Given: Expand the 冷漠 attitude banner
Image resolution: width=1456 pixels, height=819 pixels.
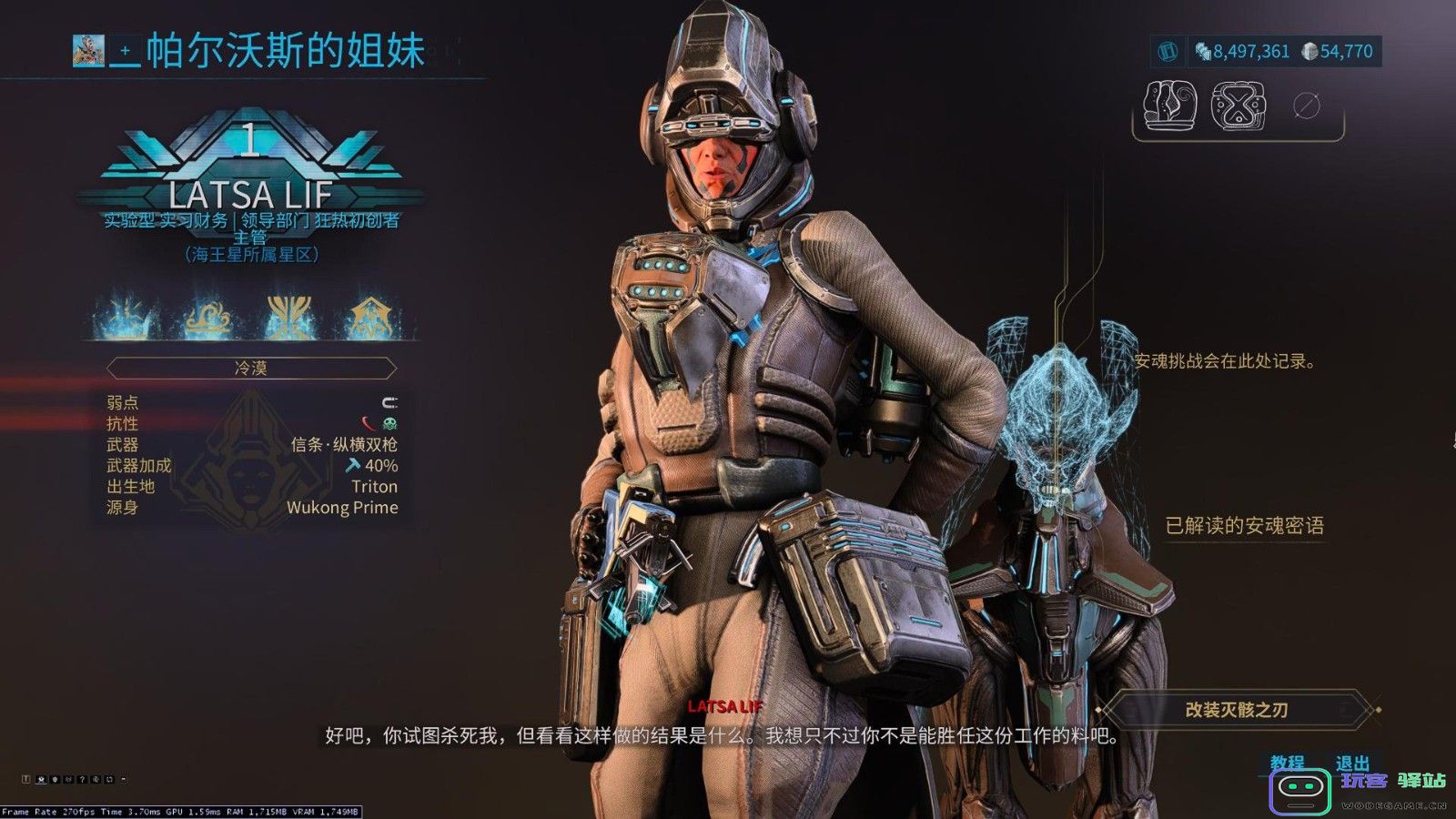Looking at the screenshot, I should [x=252, y=367].
